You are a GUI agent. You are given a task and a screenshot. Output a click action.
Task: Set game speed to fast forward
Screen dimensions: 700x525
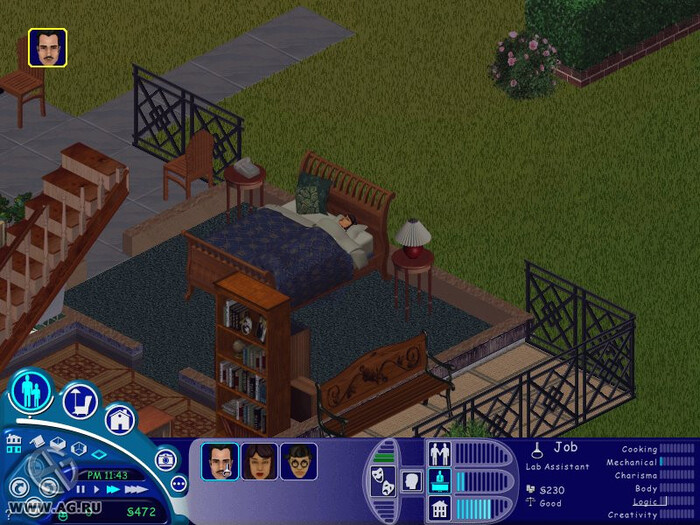click(113, 489)
